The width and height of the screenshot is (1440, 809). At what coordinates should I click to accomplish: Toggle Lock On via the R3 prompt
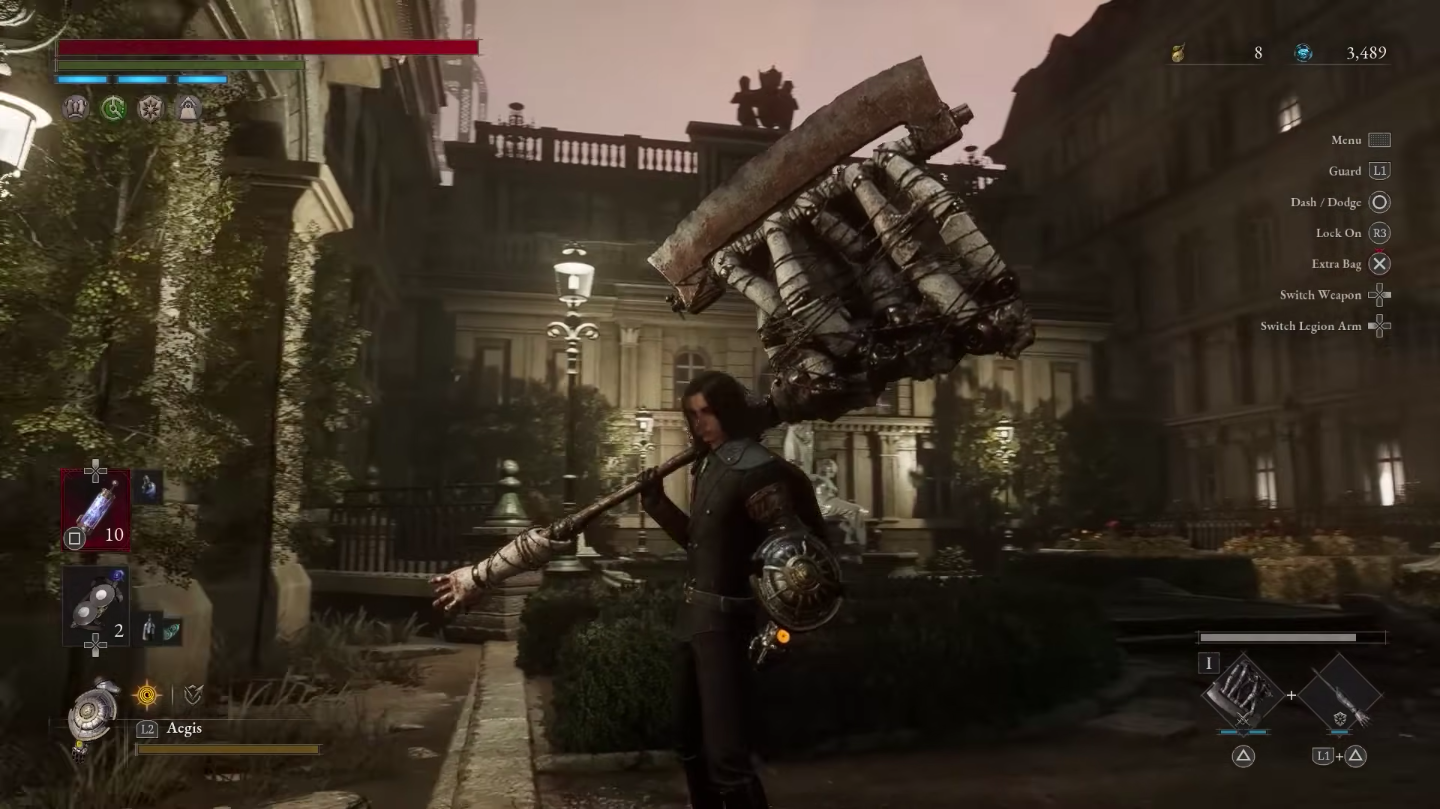(x=1379, y=232)
